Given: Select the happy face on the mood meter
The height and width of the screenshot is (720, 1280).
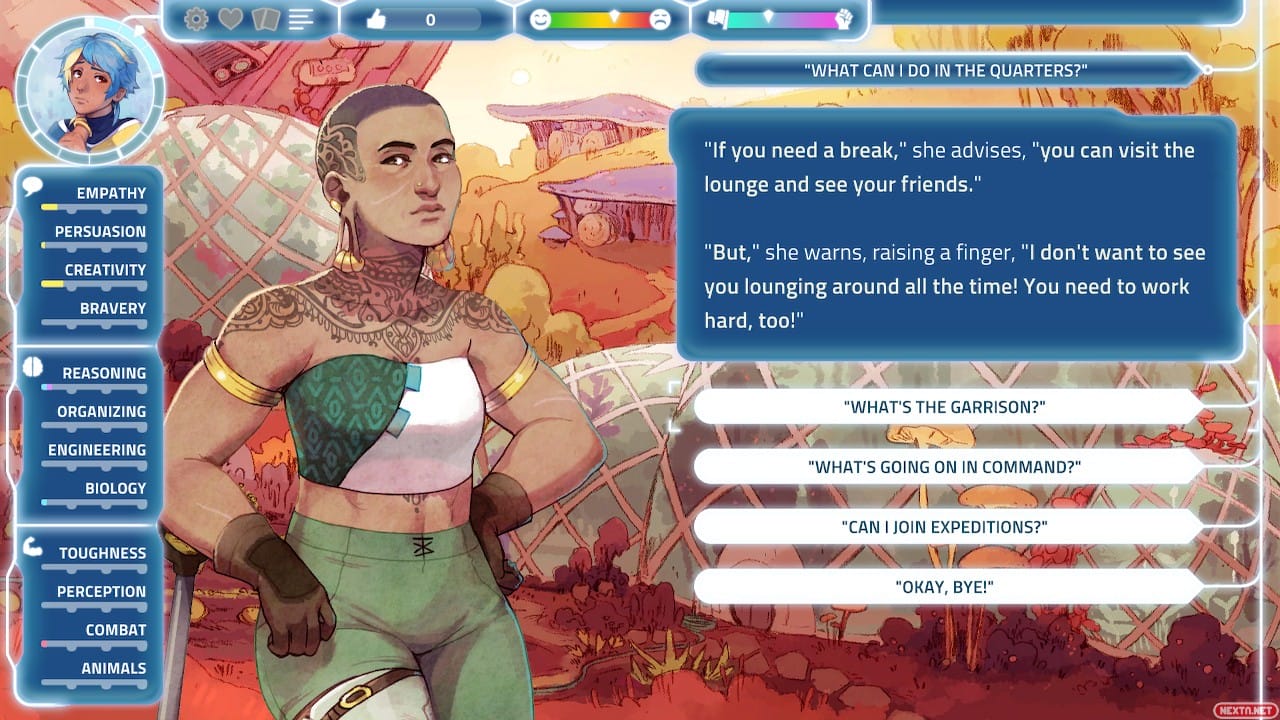Looking at the screenshot, I should tap(540, 17).
